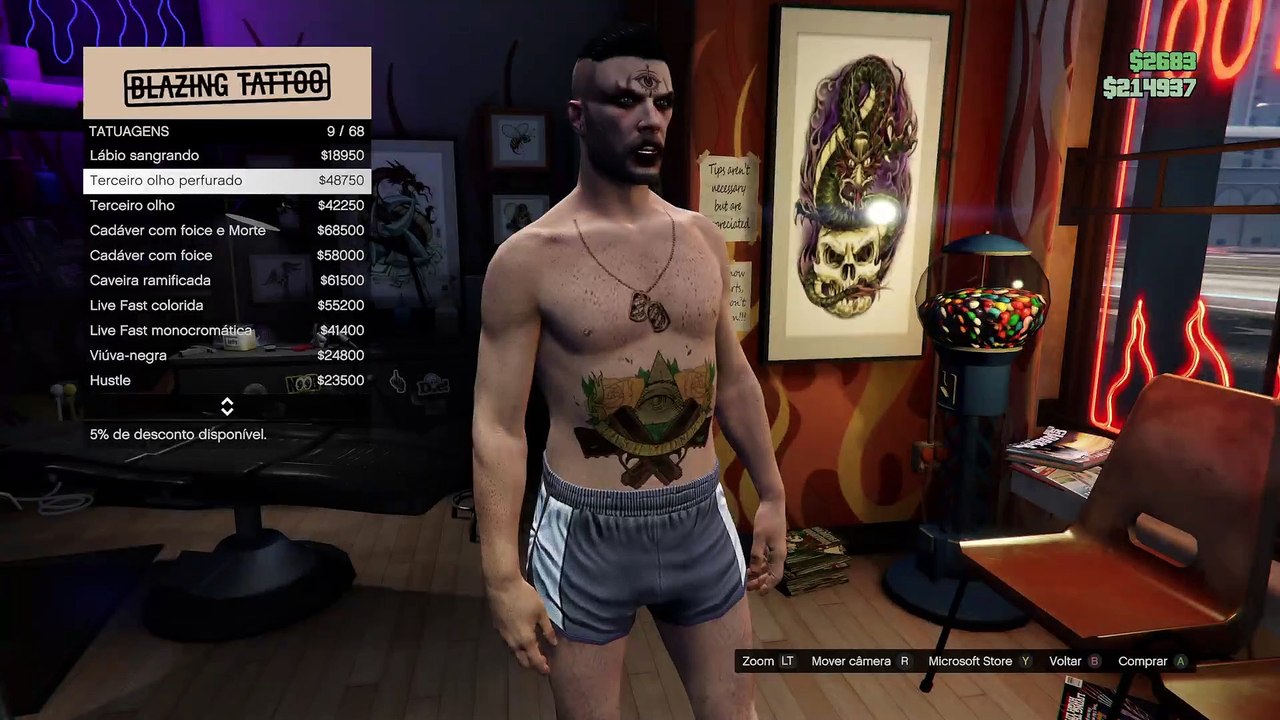
Task: Click the list scroll arrows indicator
Action: coord(227,407)
